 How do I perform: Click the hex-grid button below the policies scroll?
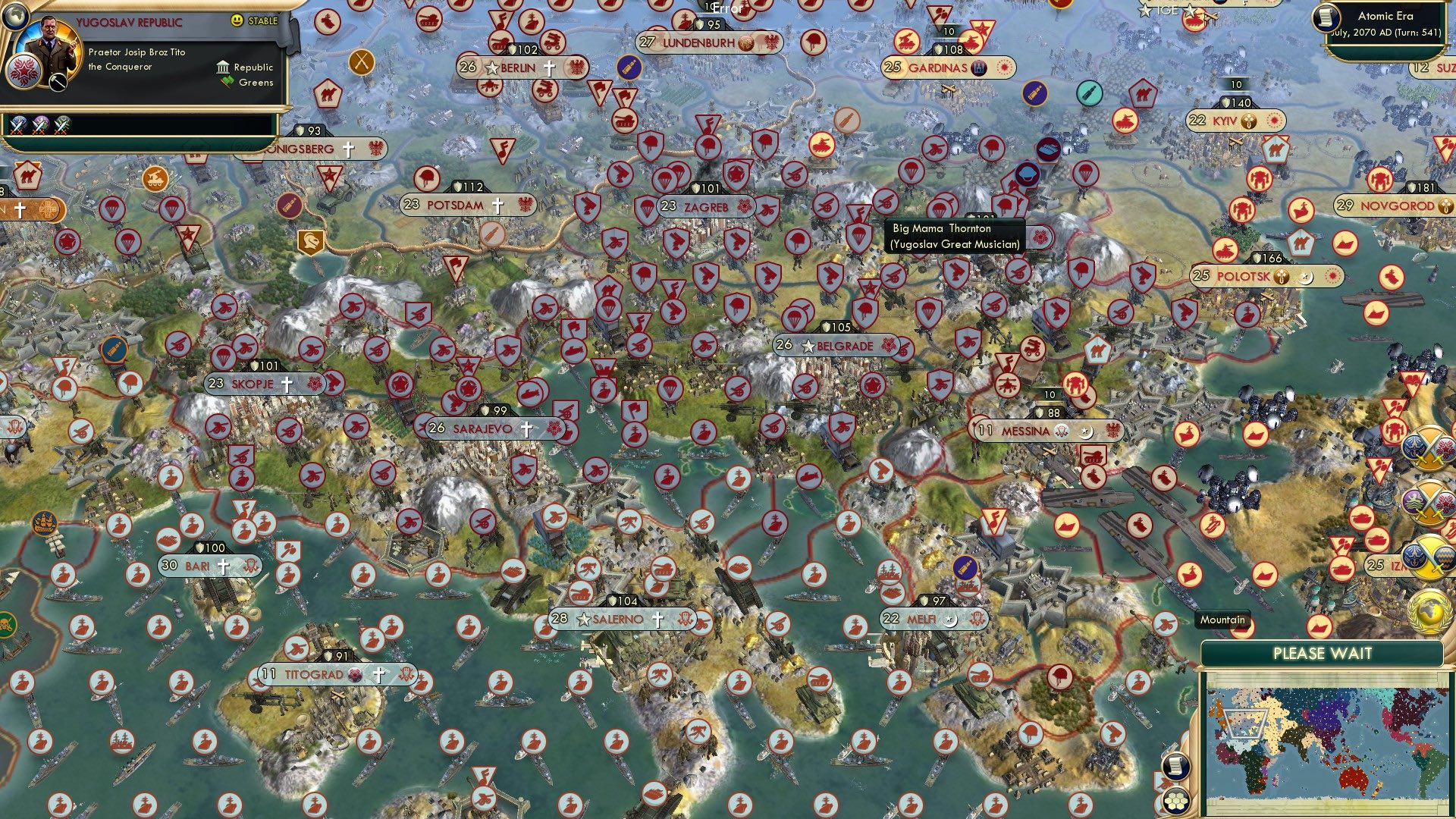coord(1176,800)
